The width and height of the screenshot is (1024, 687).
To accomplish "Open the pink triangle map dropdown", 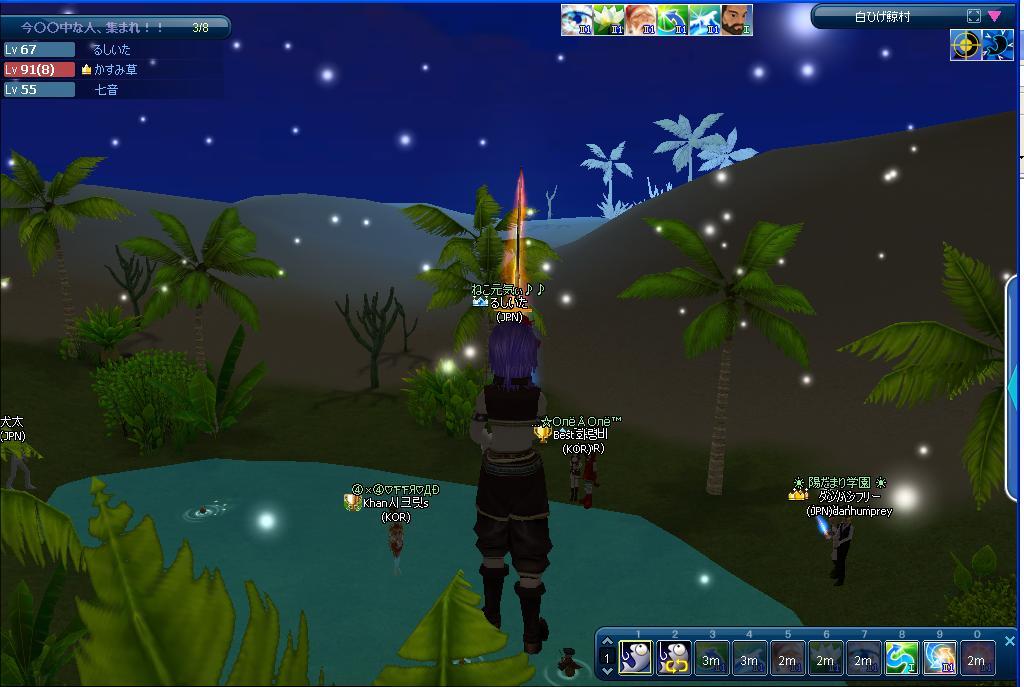I will (x=994, y=16).
